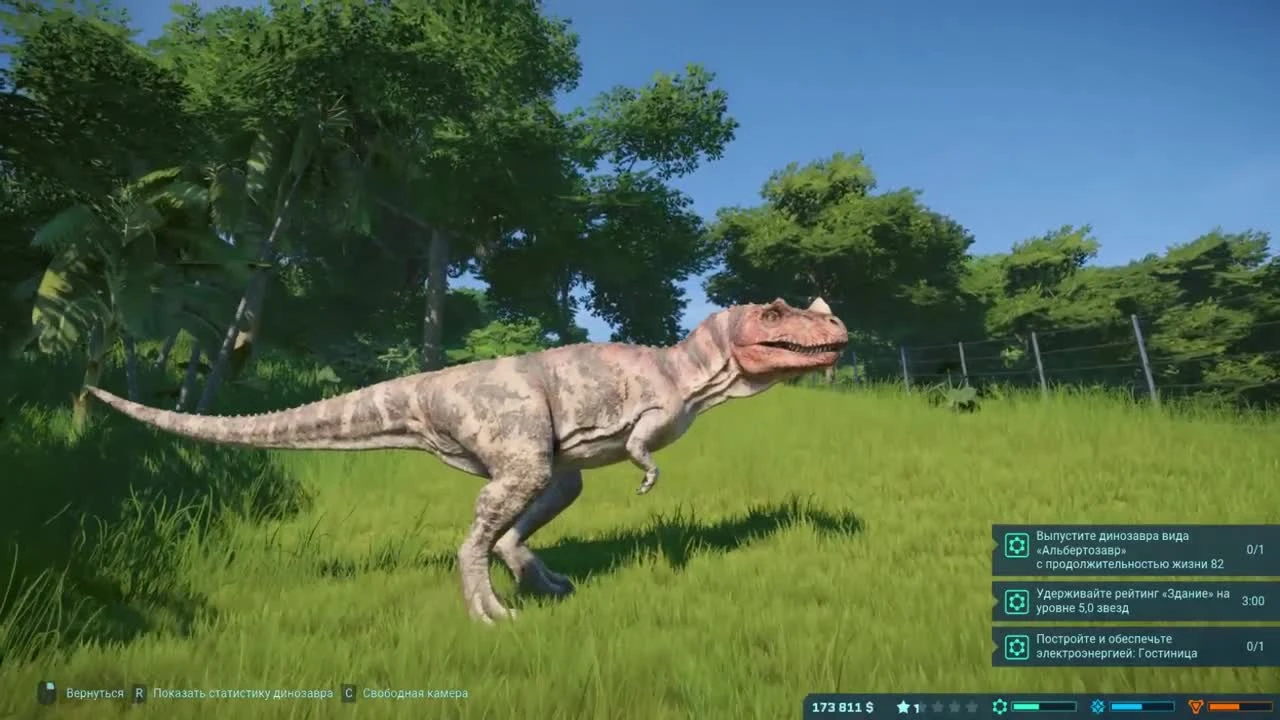The height and width of the screenshot is (720, 1280).
Task: Click the gear icon on the Гостиница mission
Action: 1016,645
